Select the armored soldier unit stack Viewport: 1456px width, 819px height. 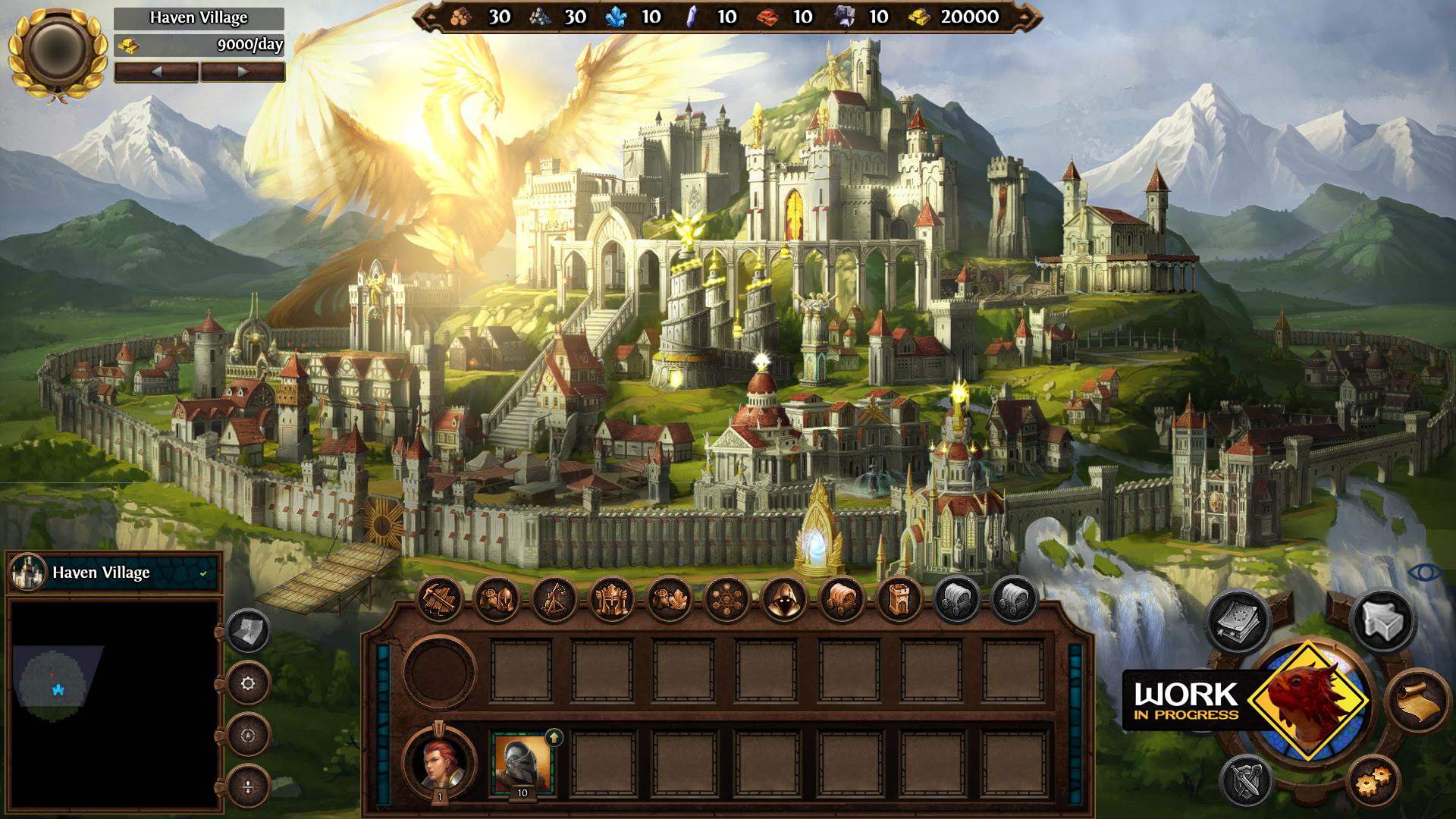pyautogui.click(x=522, y=762)
